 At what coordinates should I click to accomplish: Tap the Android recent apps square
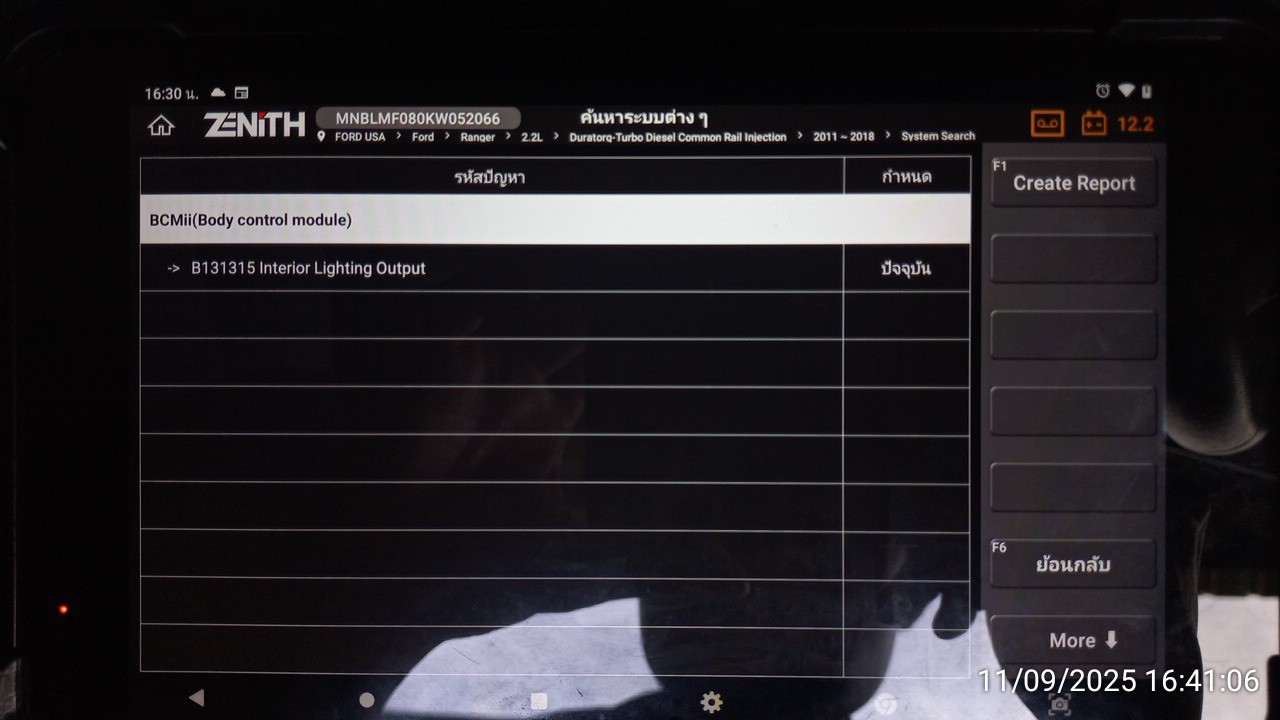(x=539, y=700)
